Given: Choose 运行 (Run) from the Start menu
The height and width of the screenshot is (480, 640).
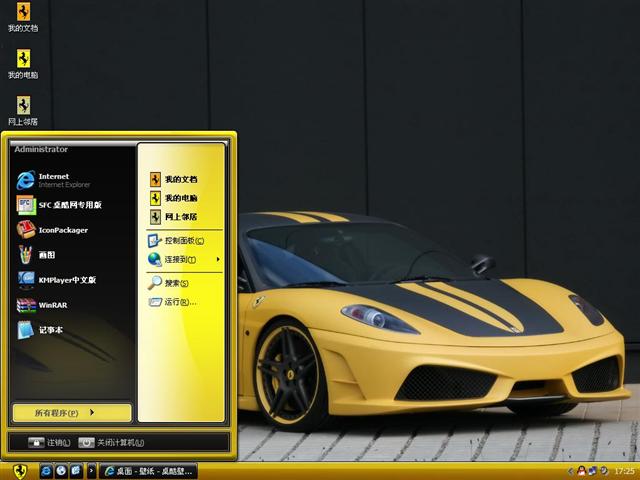Looking at the screenshot, I should point(177,302).
